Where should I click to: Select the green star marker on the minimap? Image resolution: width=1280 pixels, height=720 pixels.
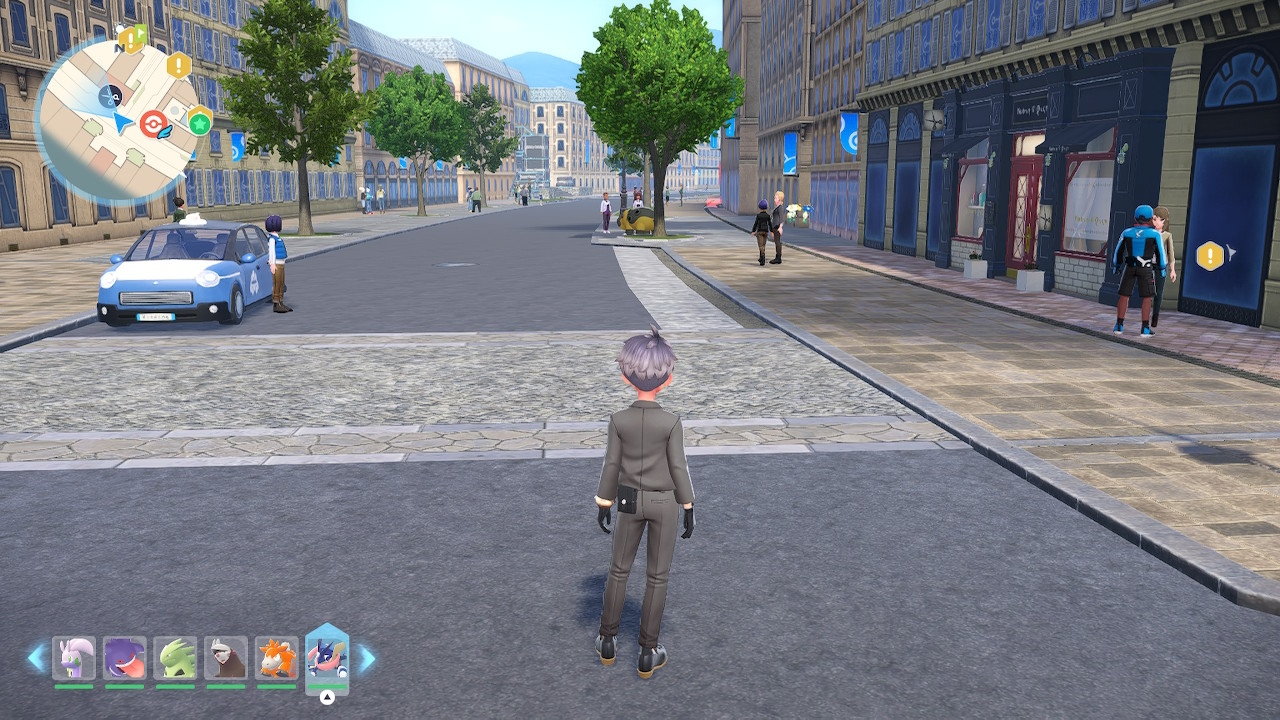pos(200,123)
